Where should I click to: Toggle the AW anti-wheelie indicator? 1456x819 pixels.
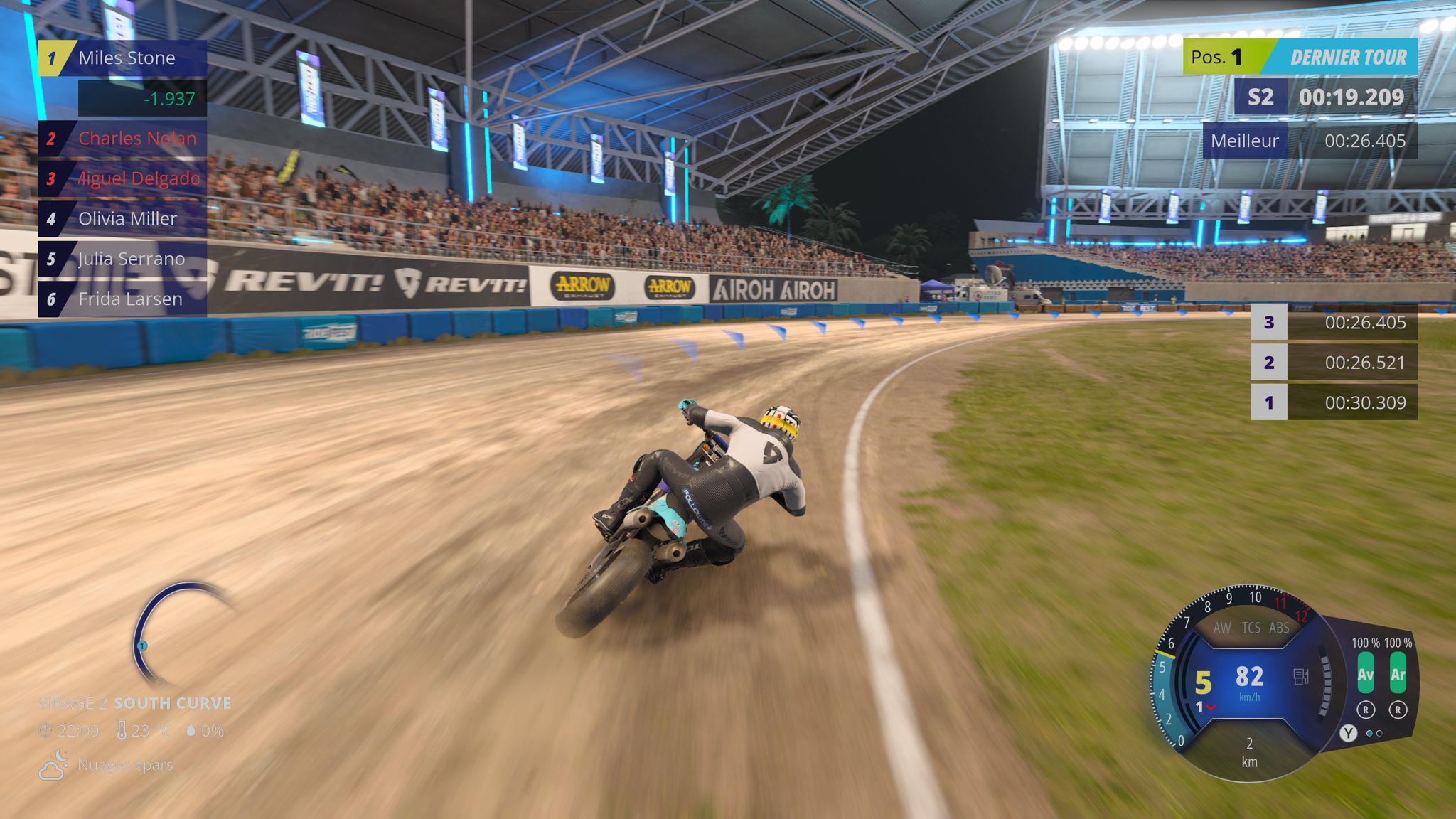point(1222,628)
